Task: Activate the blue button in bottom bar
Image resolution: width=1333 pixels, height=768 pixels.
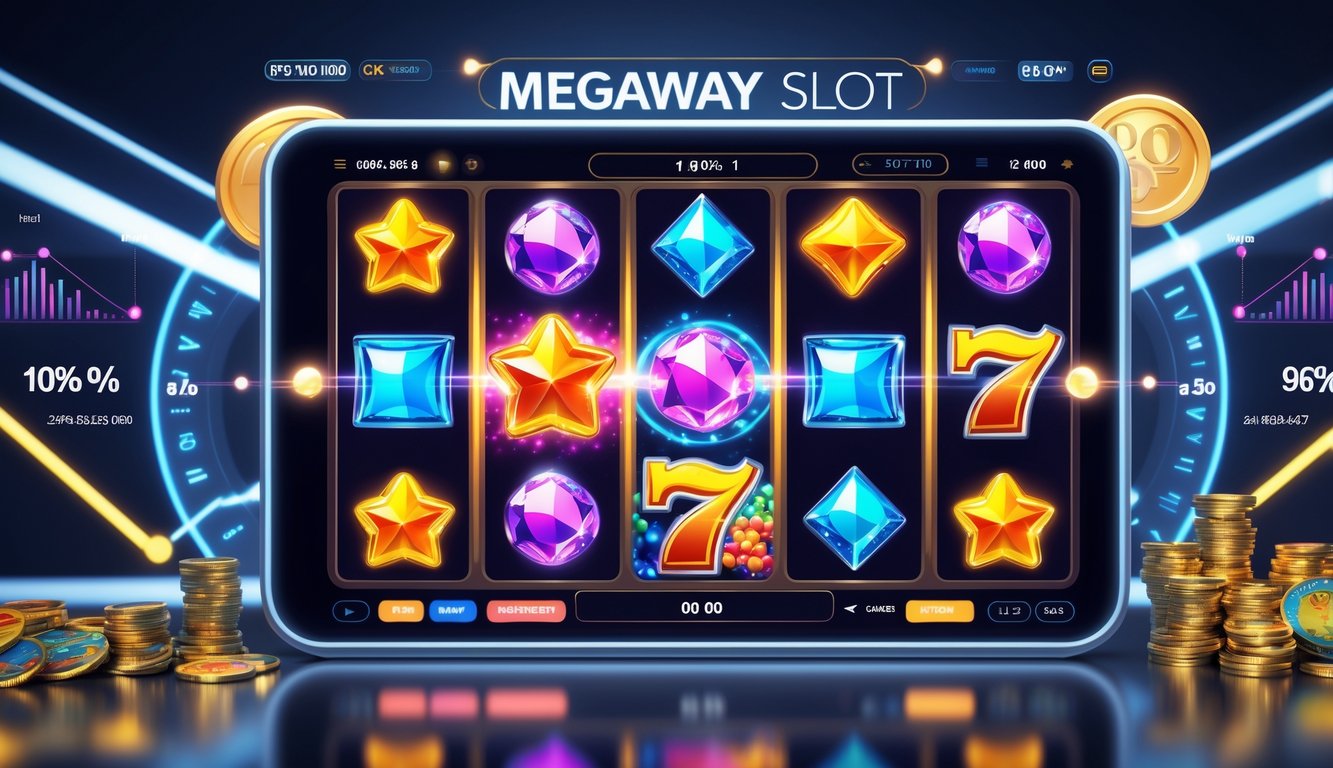Action: (x=452, y=610)
